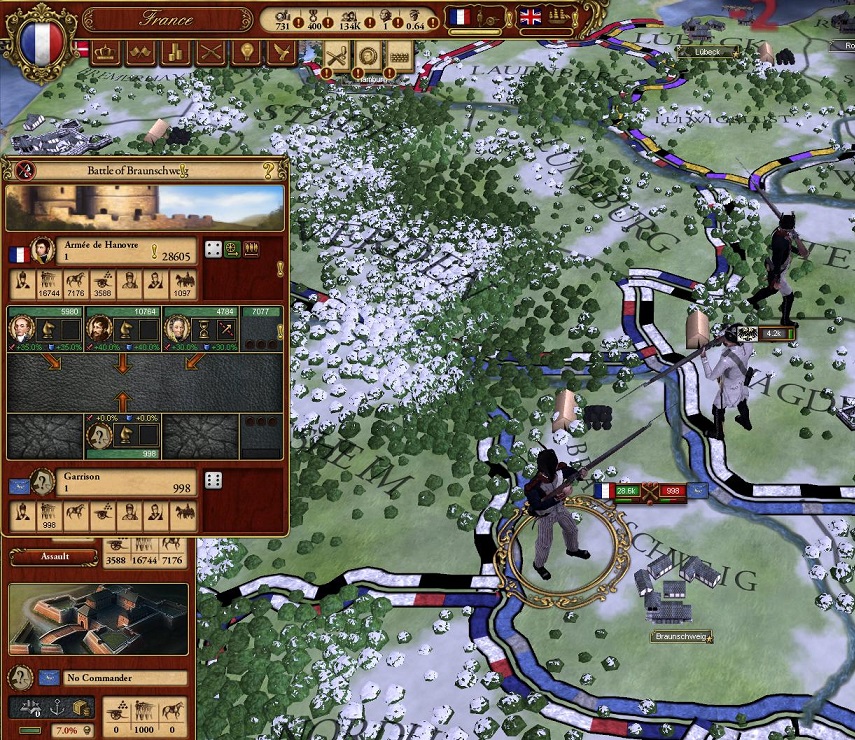Click the Assault button
The width and height of the screenshot is (855, 740).
click(x=54, y=556)
